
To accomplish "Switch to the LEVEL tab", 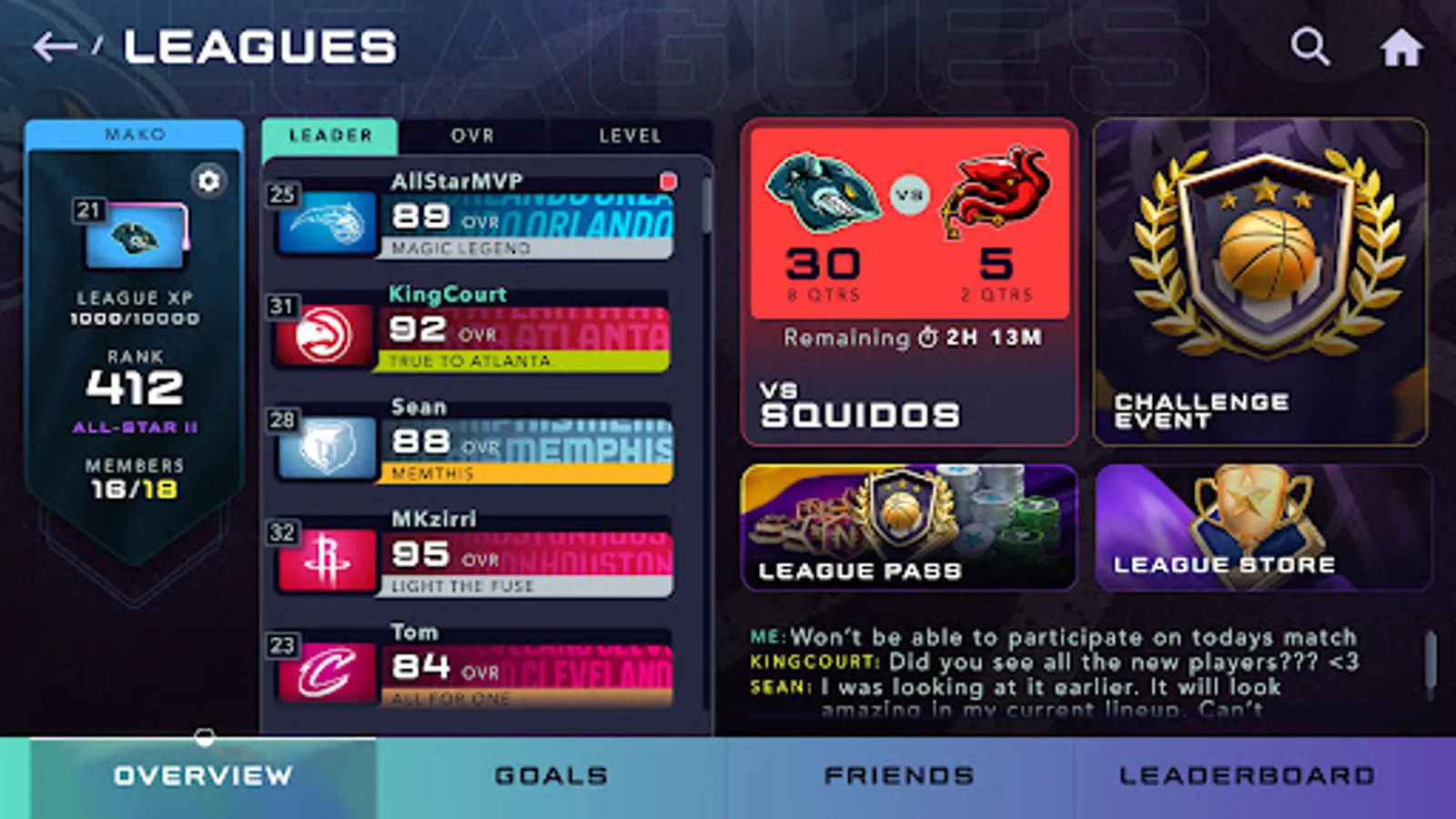I will 630,136.
